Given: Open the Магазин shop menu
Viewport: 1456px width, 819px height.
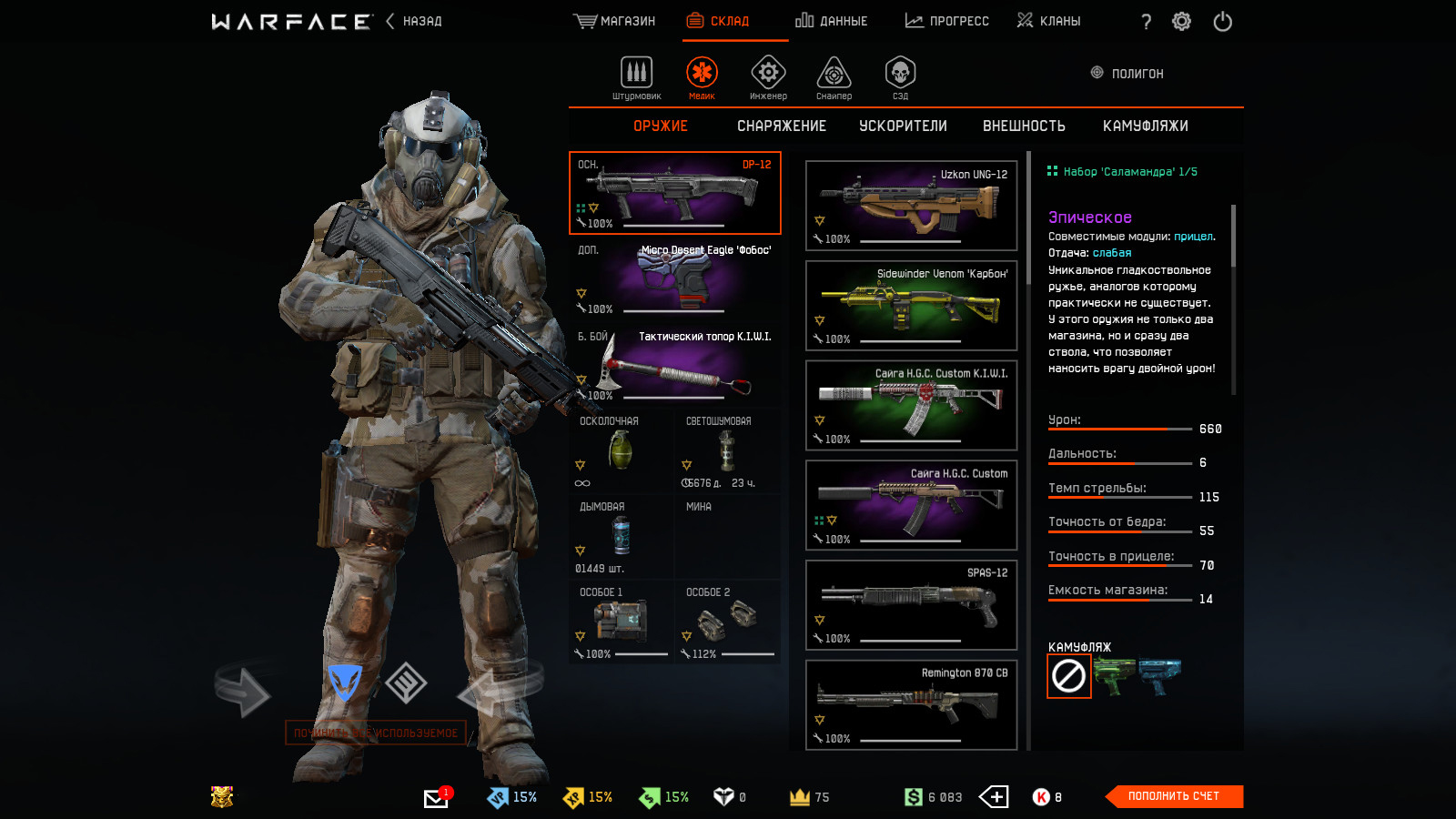Looking at the screenshot, I should coord(615,21).
